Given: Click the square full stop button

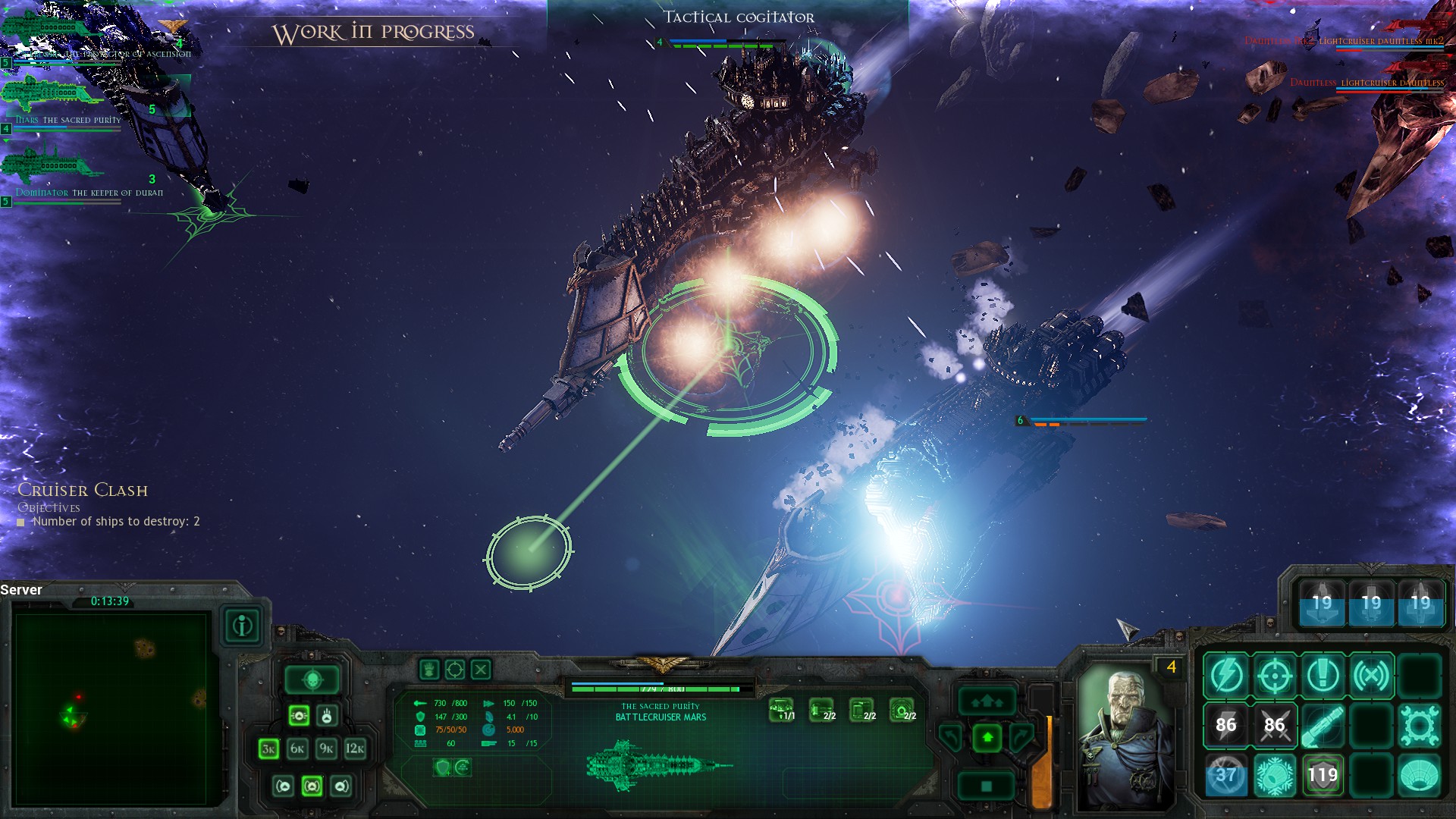Looking at the screenshot, I should [x=987, y=786].
